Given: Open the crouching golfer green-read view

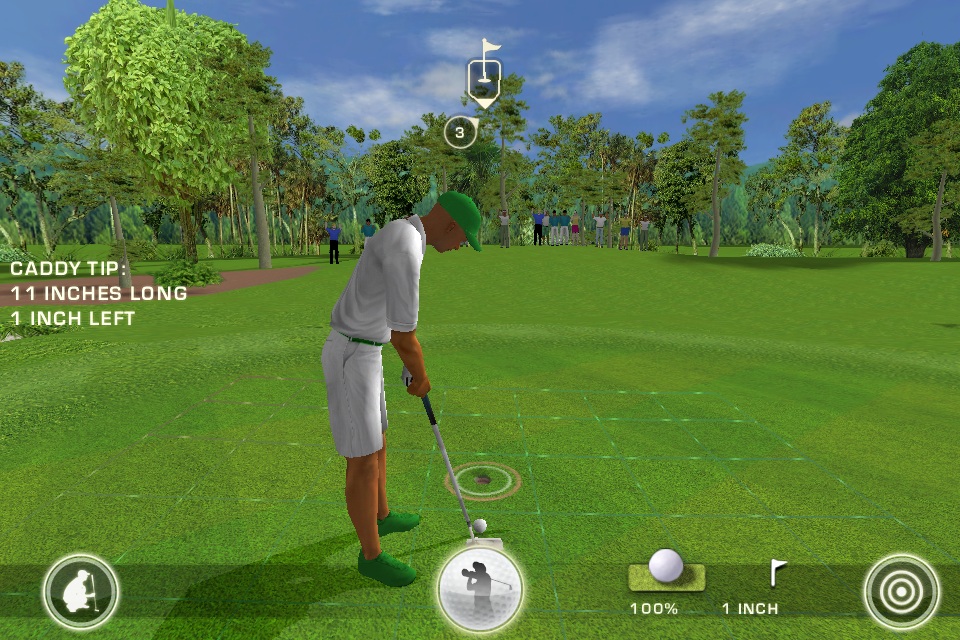Looking at the screenshot, I should (81, 592).
